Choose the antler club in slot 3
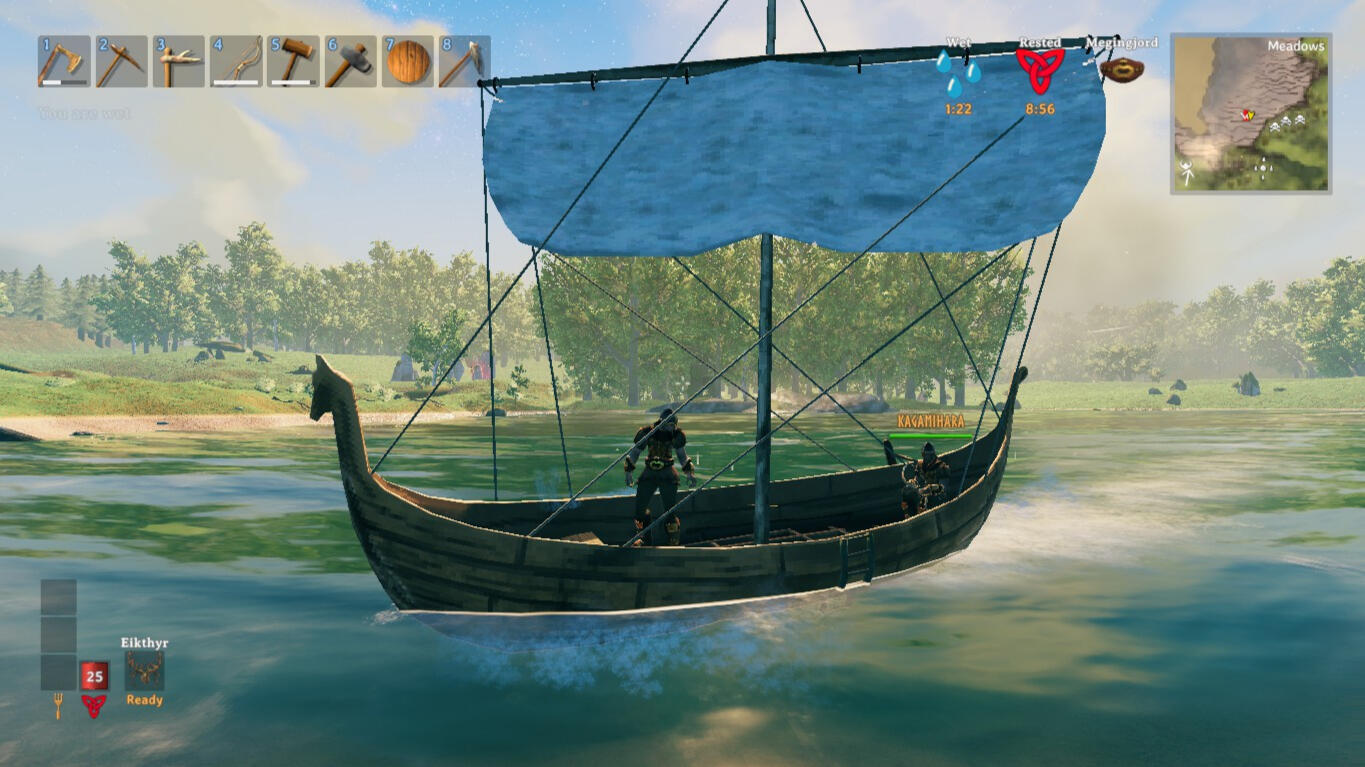Image resolution: width=1365 pixels, height=767 pixels. 178,62
